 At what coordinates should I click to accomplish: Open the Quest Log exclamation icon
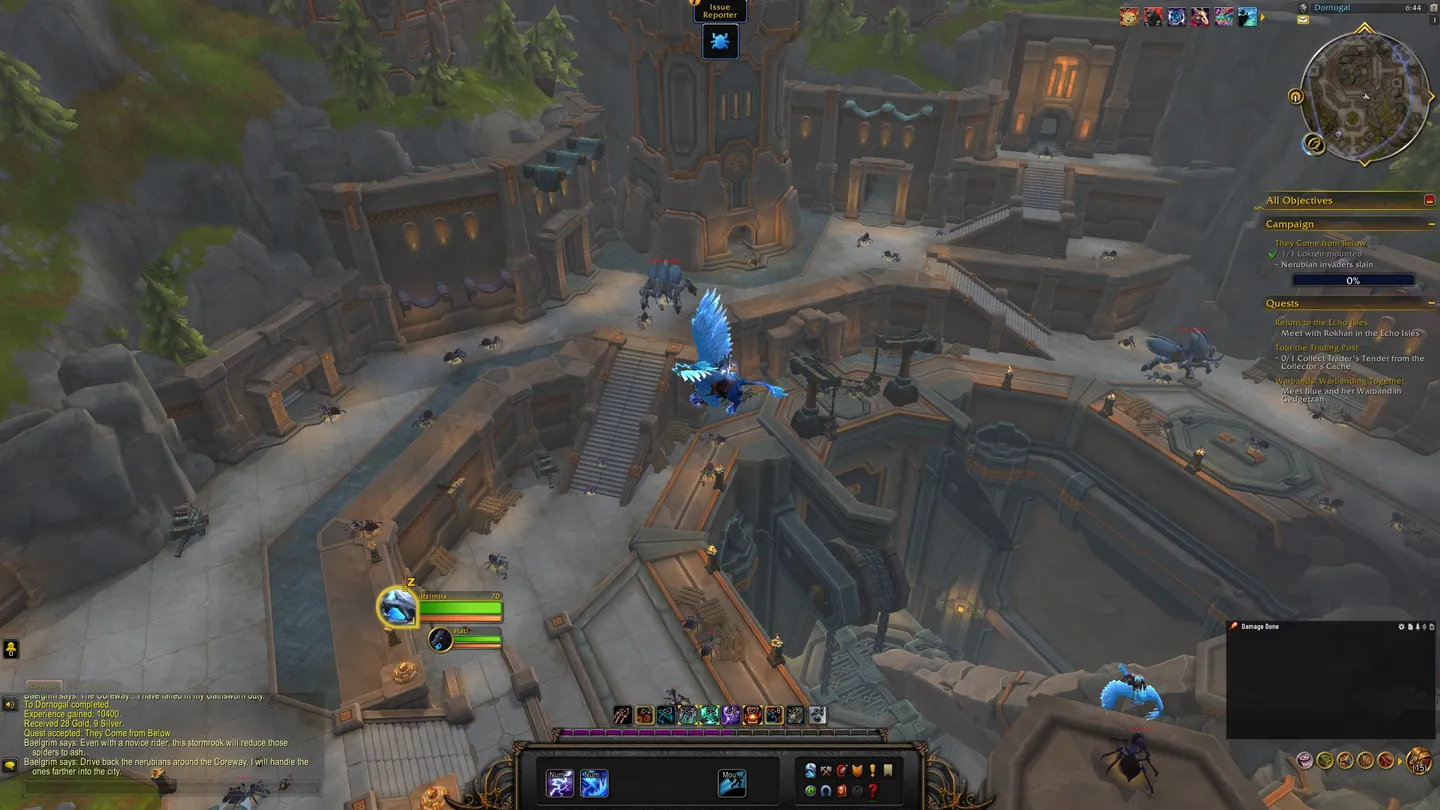[x=873, y=772]
